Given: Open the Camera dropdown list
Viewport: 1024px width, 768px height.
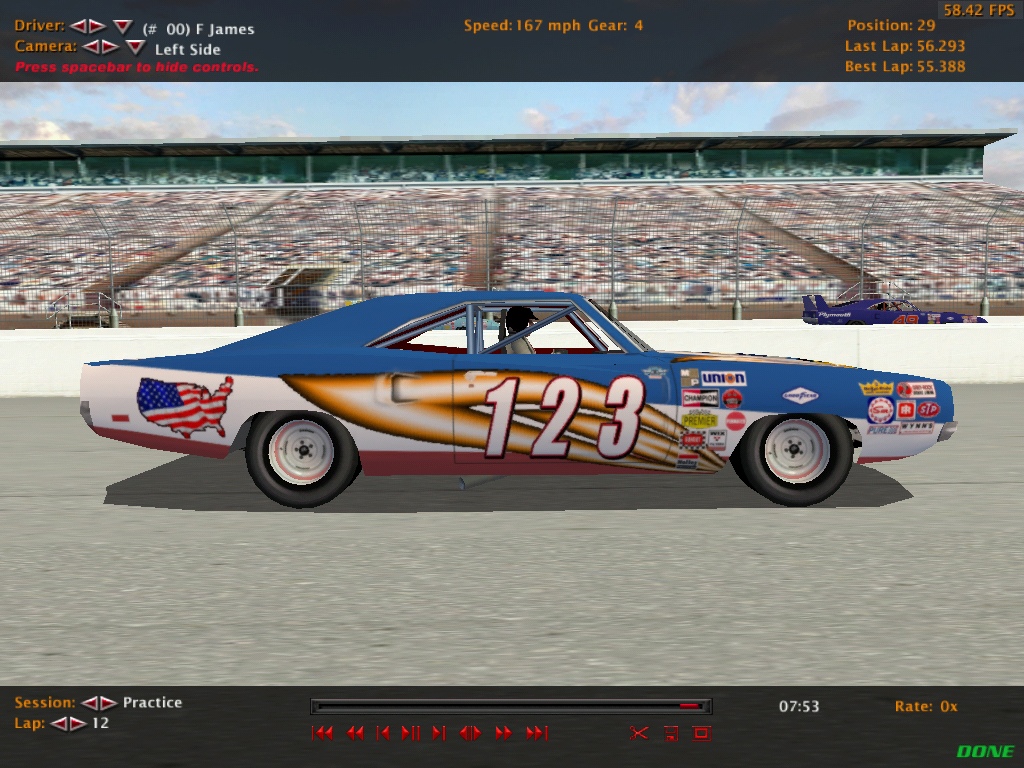Looking at the screenshot, I should click(x=135, y=47).
